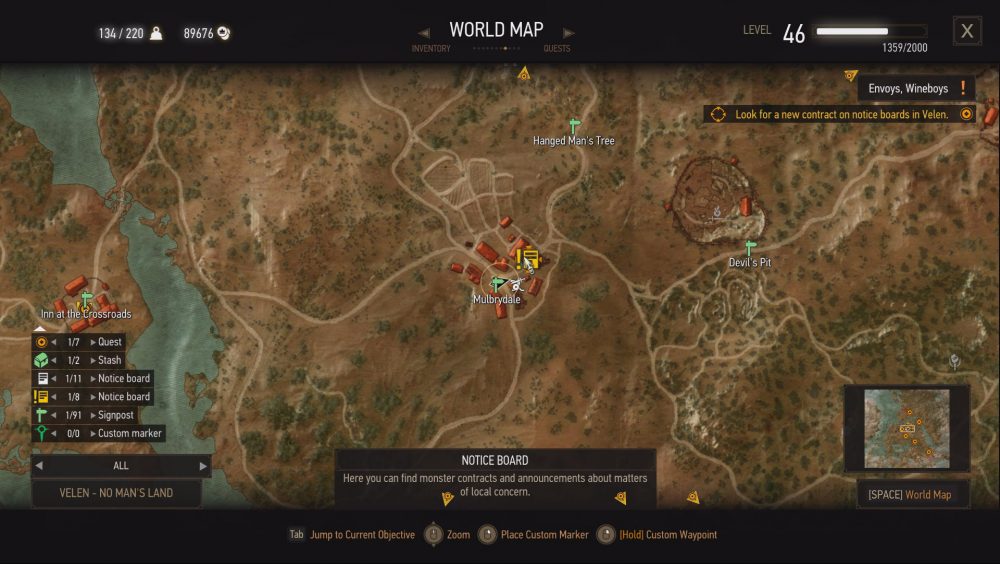Click the right arrow of the ALL filter
The image size is (1000, 564).
(203, 466)
